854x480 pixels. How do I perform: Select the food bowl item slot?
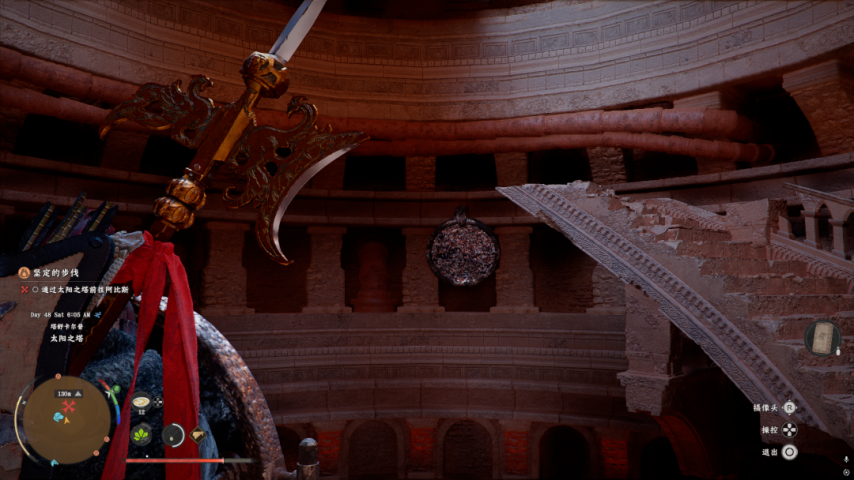click(141, 402)
